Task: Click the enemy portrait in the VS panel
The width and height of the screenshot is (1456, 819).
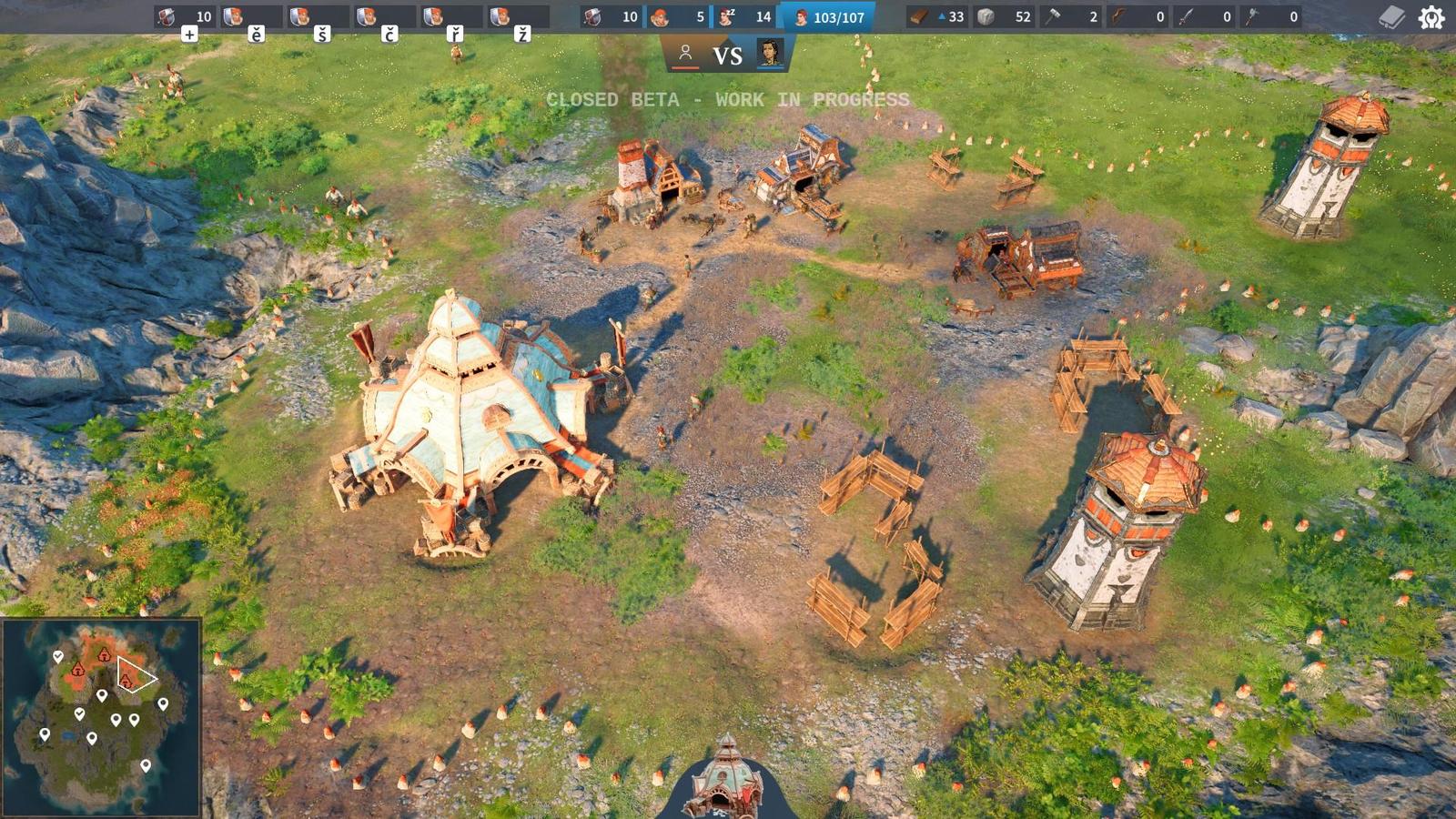Action: (772, 52)
